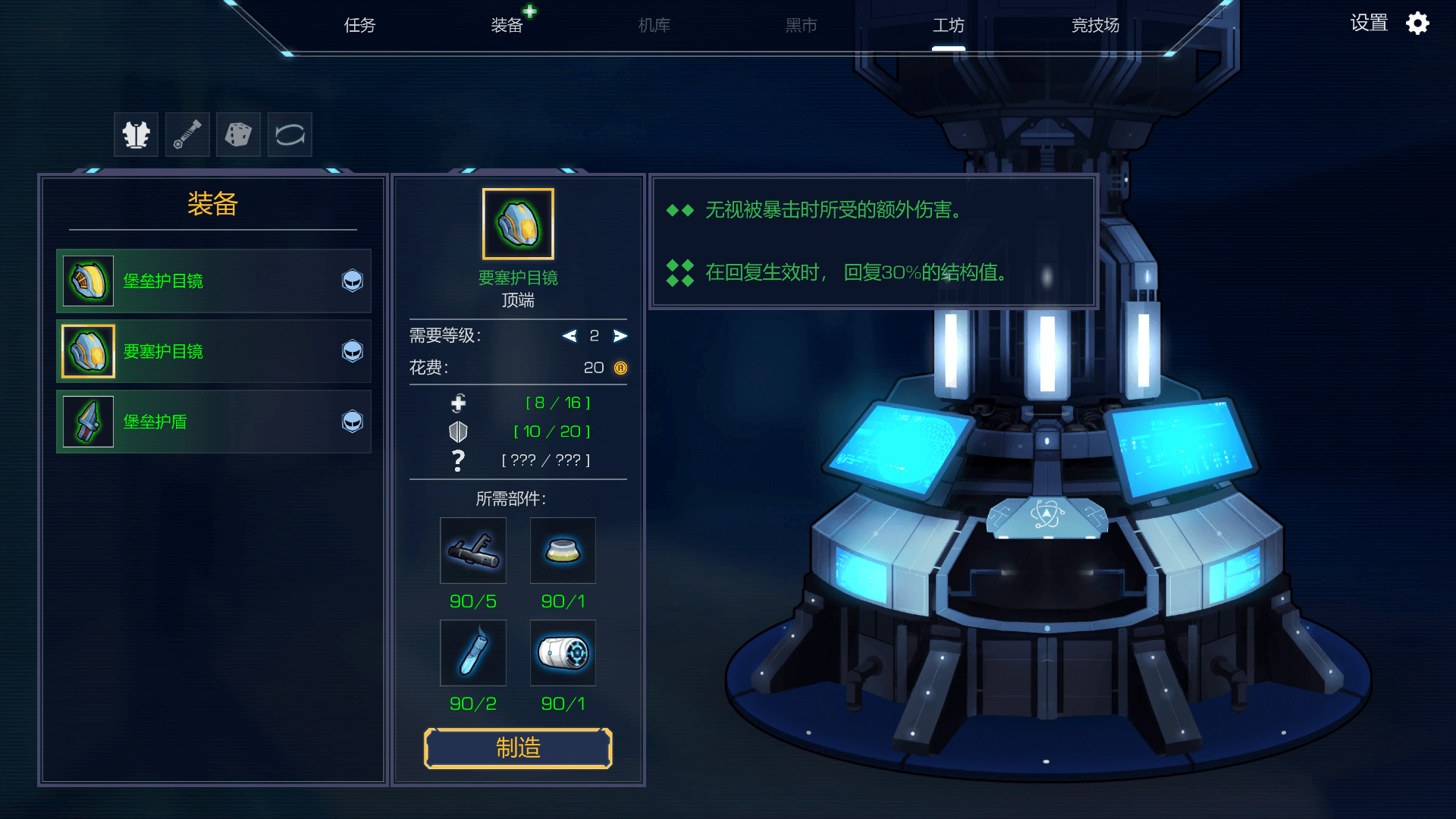Open the settings gear icon
This screenshot has width=1456, height=819.
(1417, 23)
